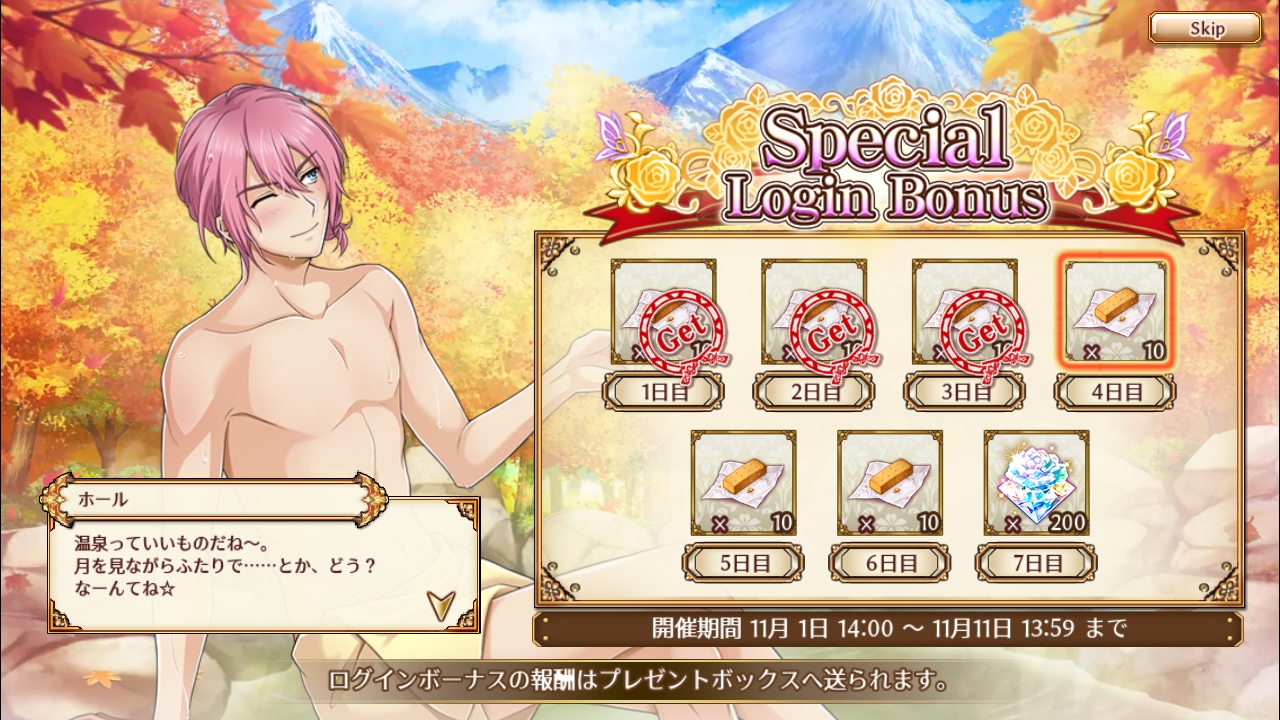This screenshot has height=720, width=1280.
Task: View the day 6 reward item
Action: tap(889, 483)
